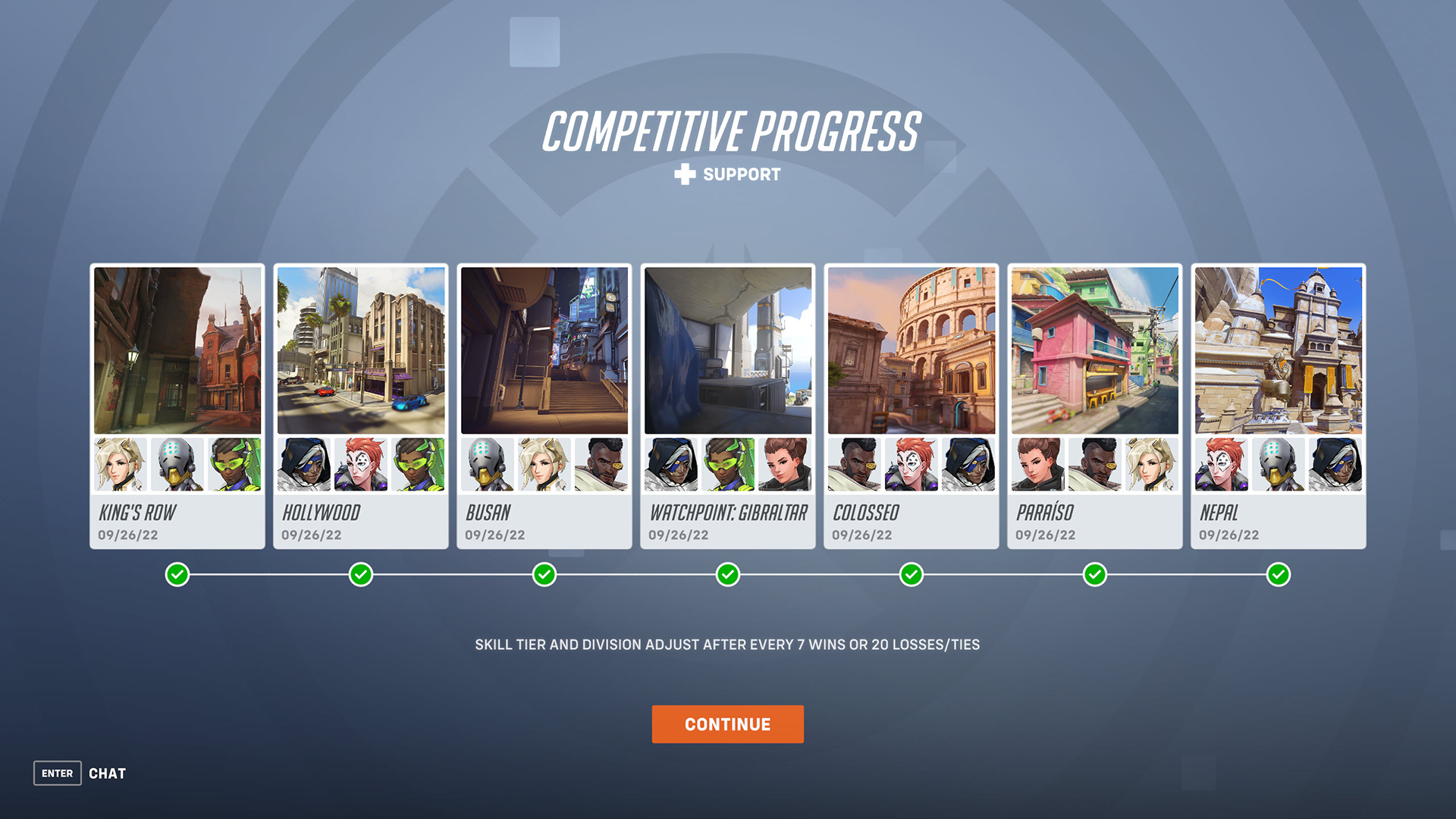The height and width of the screenshot is (819, 1456).
Task: Click the checkmark marker under Paraíso
Action: click(x=1094, y=575)
